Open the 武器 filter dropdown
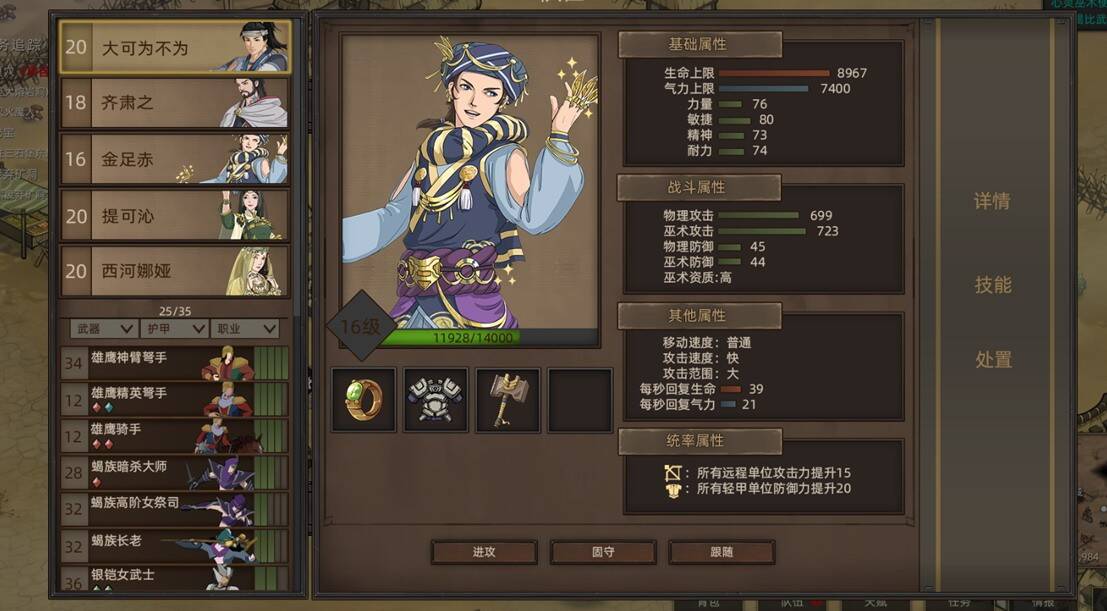Viewport: 1107px width, 611px height. click(103, 328)
